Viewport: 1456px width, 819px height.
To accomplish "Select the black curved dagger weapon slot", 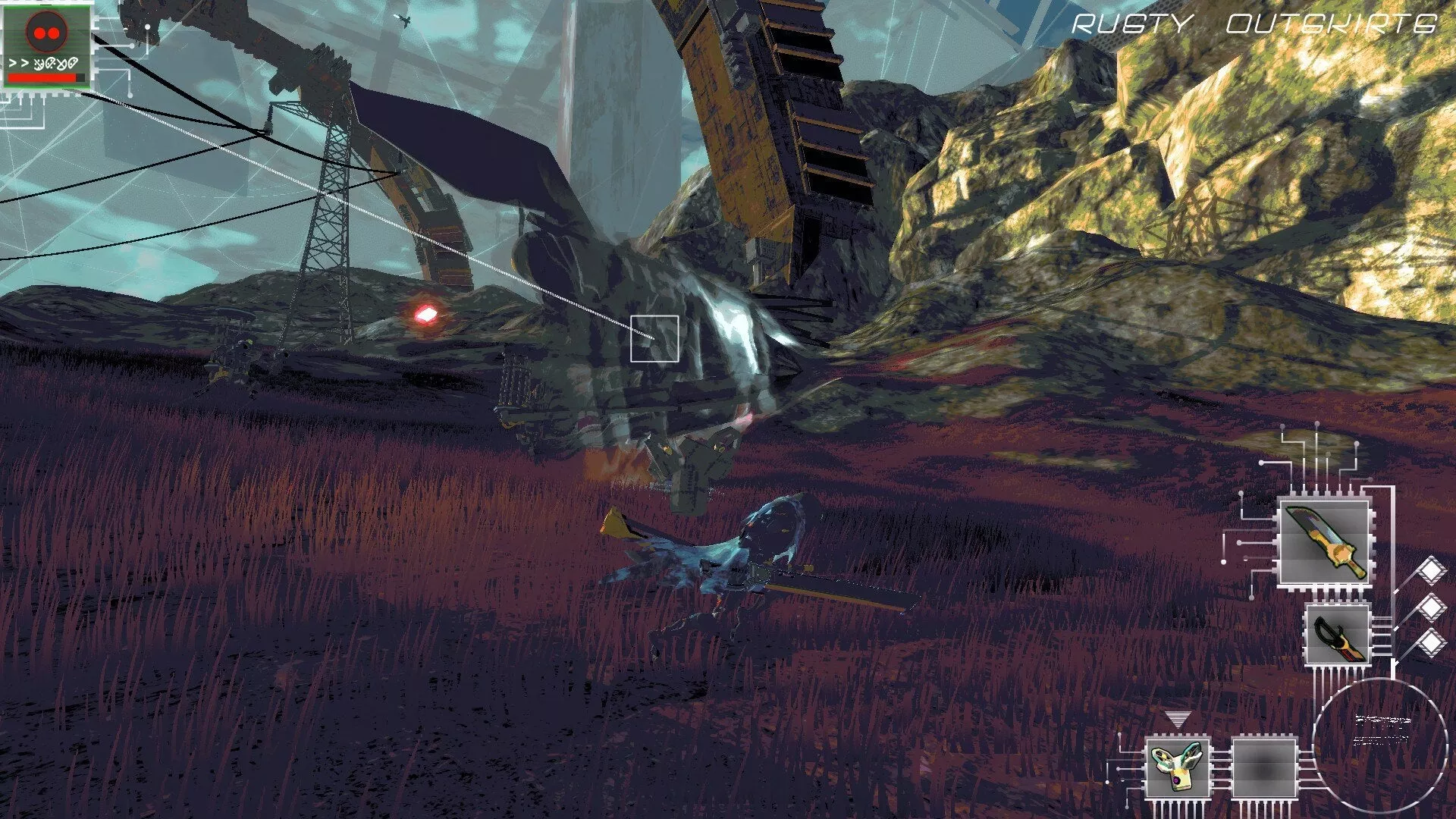I will point(1338,635).
